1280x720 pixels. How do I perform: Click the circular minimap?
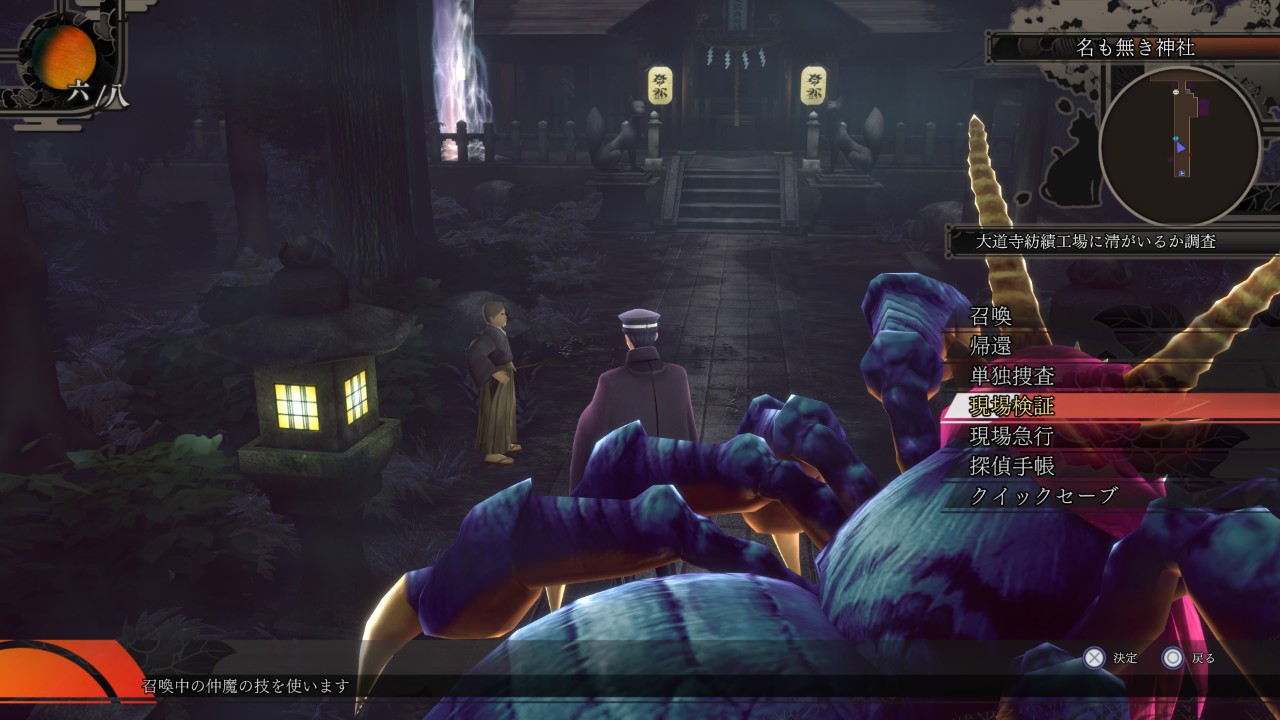click(1180, 147)
